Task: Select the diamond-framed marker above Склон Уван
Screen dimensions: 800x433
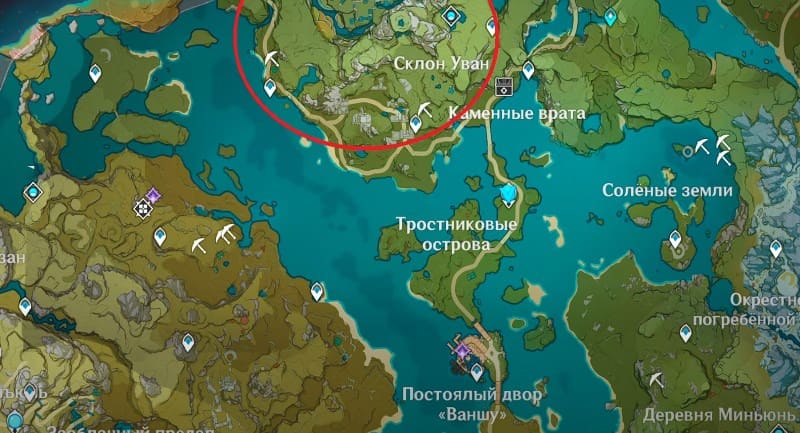Action: tap(451, 15)
